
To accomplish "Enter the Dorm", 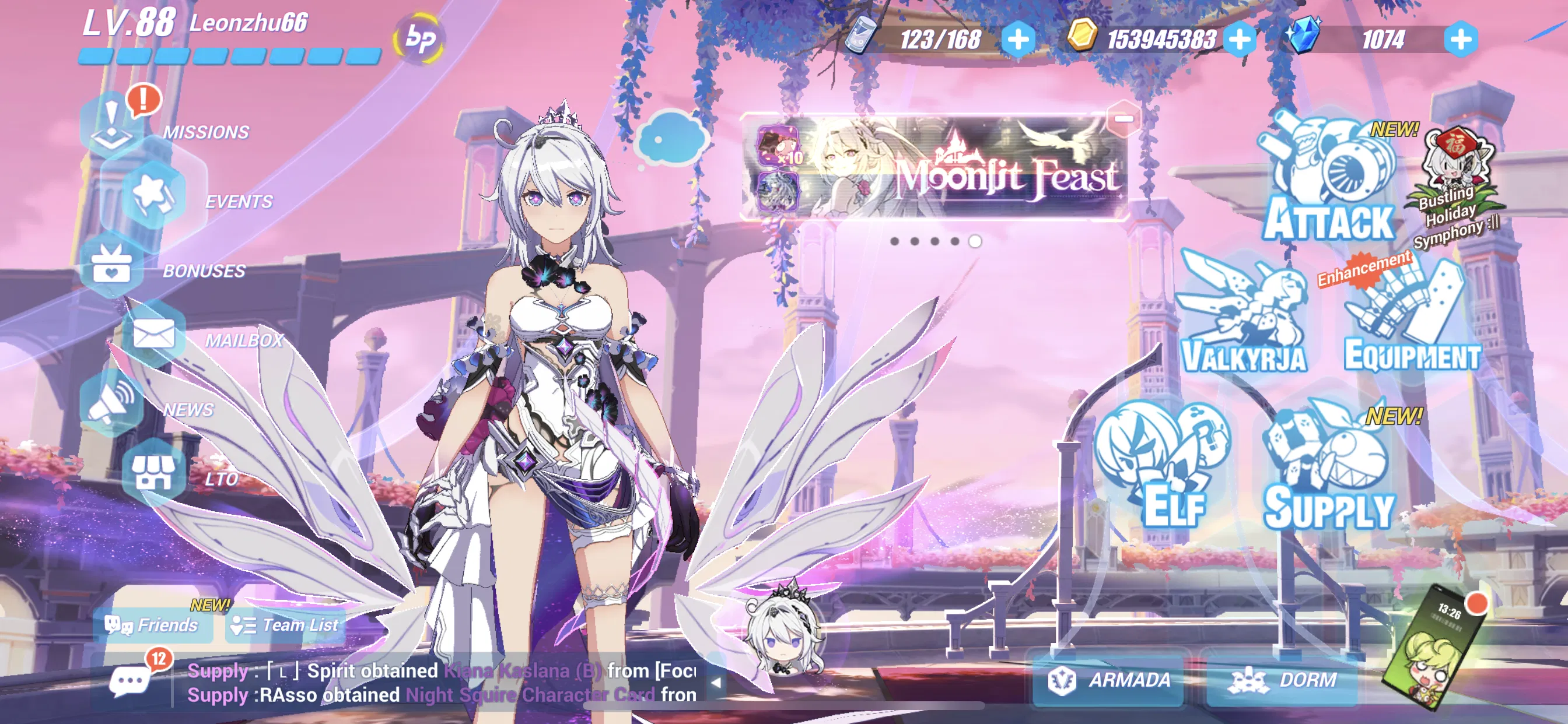I will coord(1282,681).
